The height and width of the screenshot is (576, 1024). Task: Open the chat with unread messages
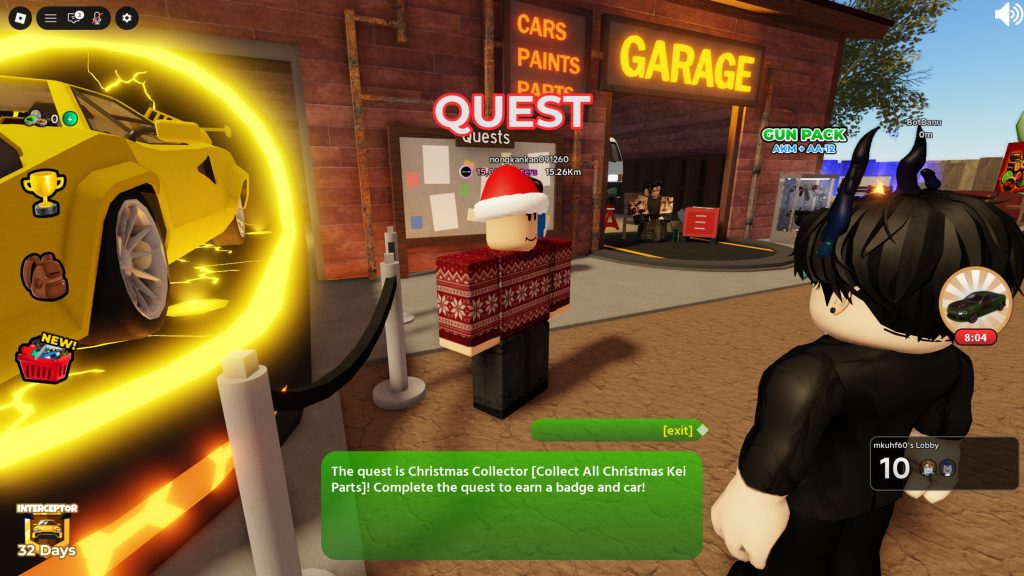[74, 18]
